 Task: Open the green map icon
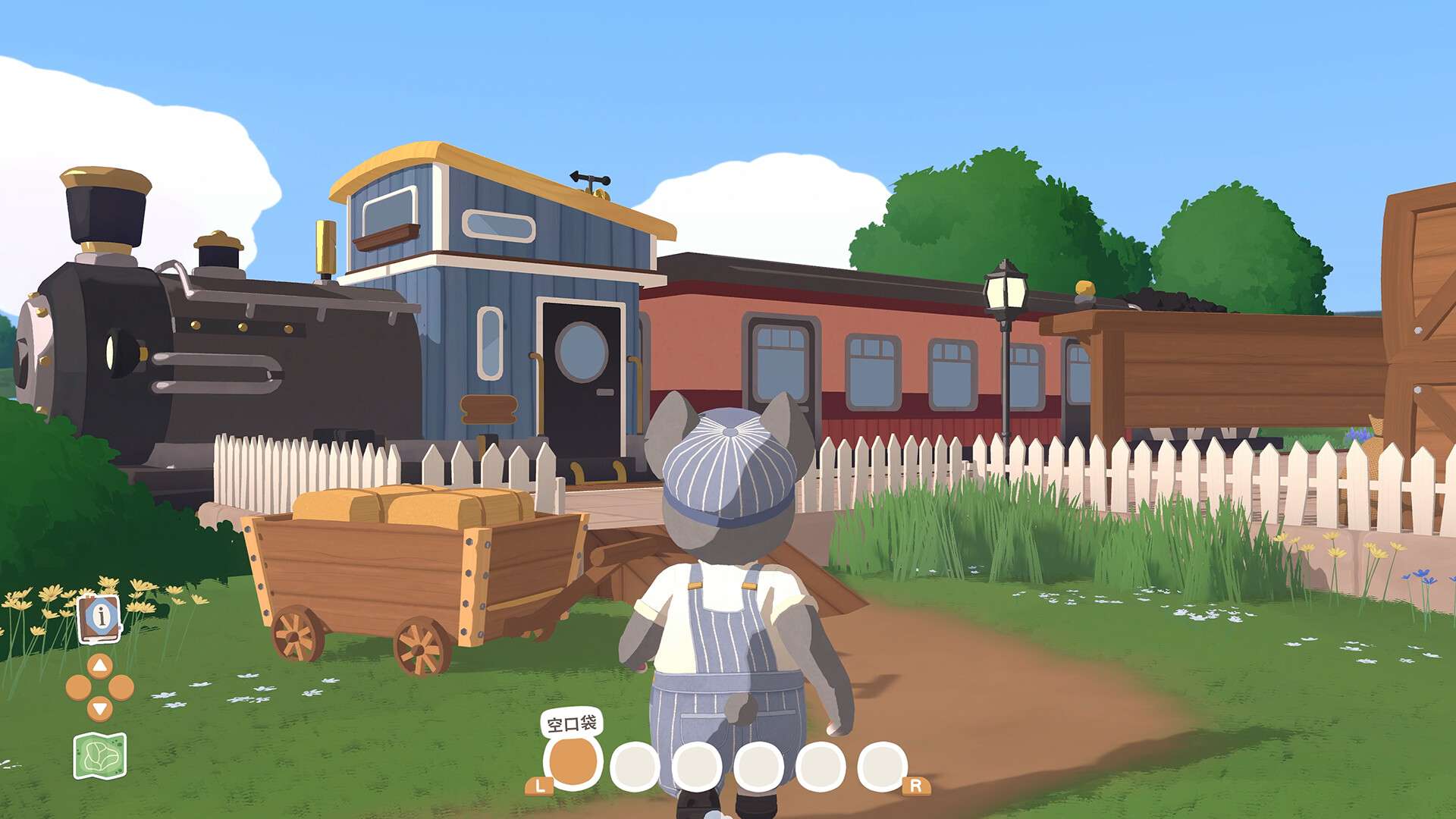tap(100, 755)
